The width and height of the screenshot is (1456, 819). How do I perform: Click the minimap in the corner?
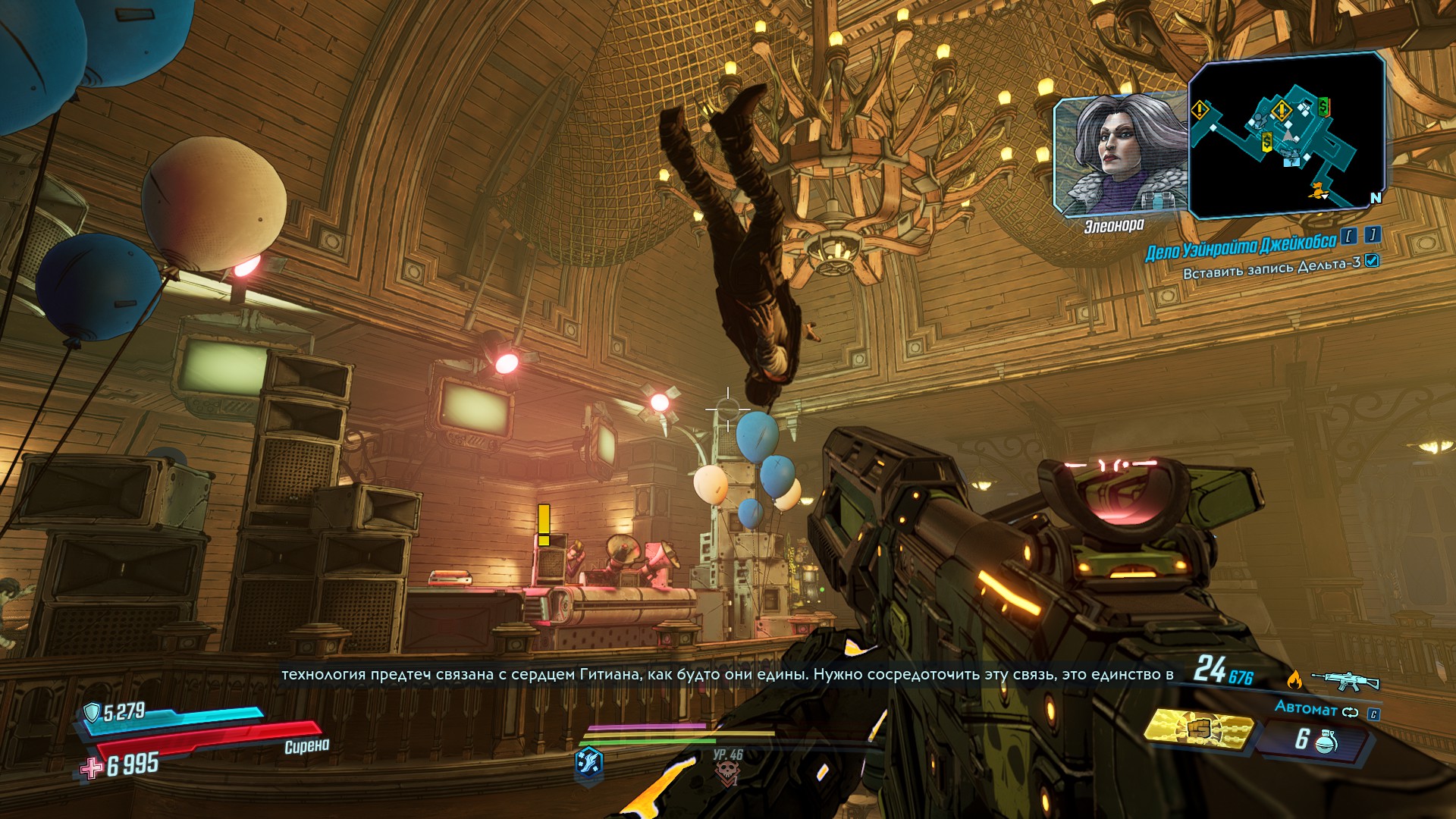[1286, 135]
